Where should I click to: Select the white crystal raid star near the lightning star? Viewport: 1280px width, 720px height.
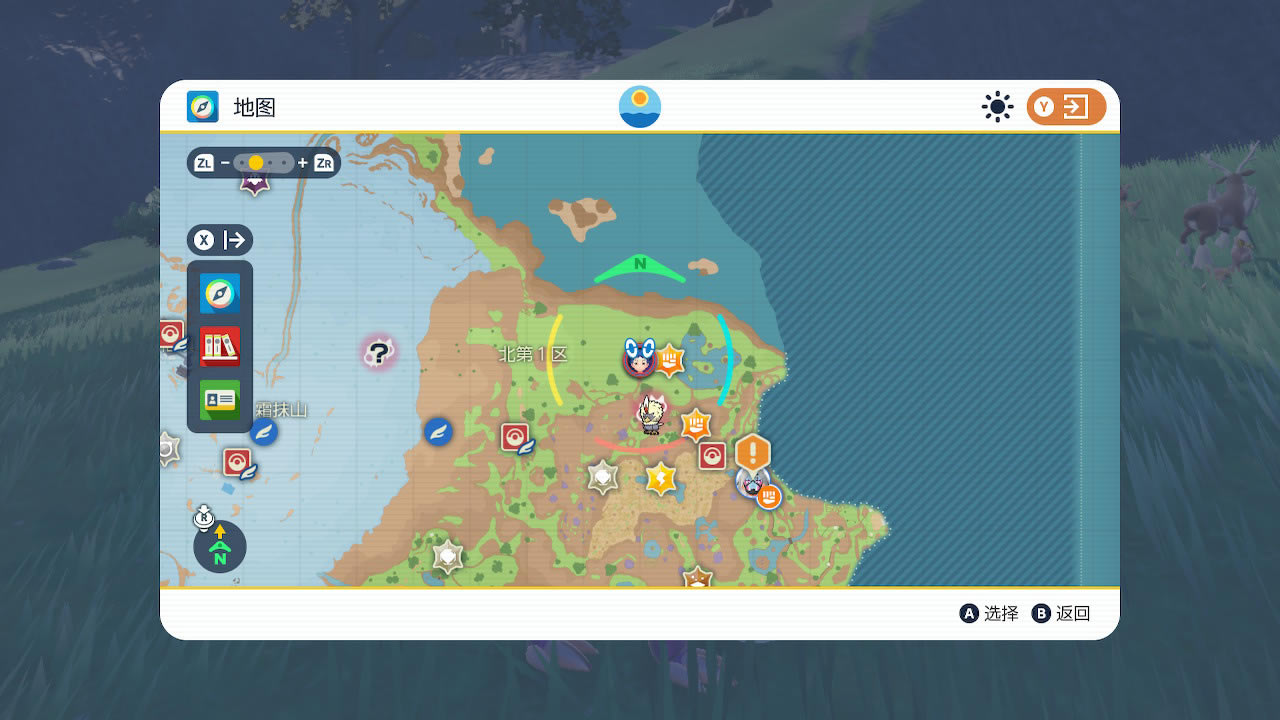tap(603, 476)
